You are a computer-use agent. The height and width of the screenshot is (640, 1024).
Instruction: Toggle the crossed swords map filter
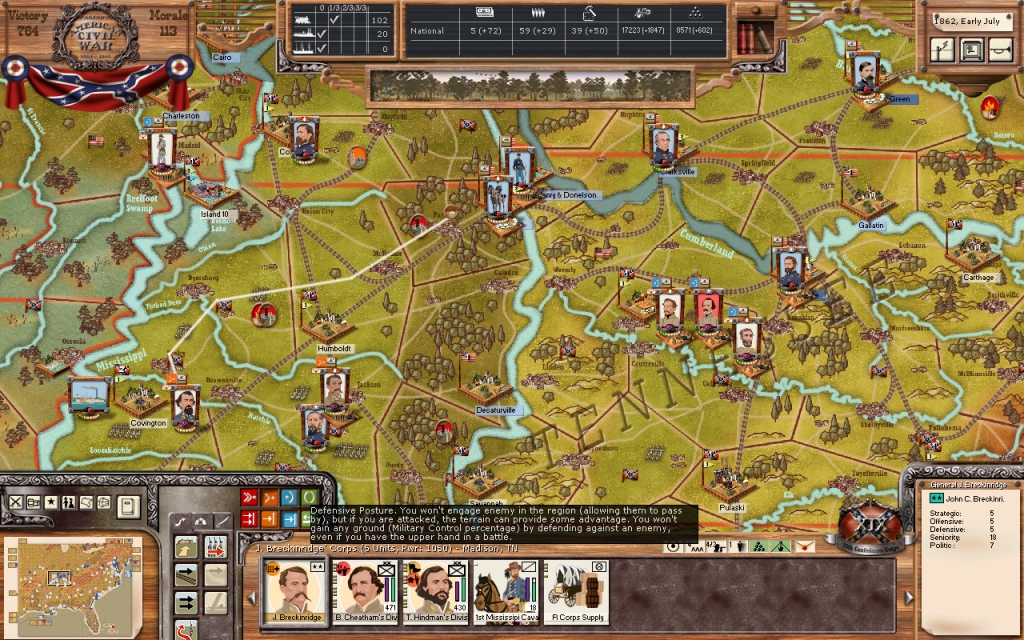click(x=15, y=502)
